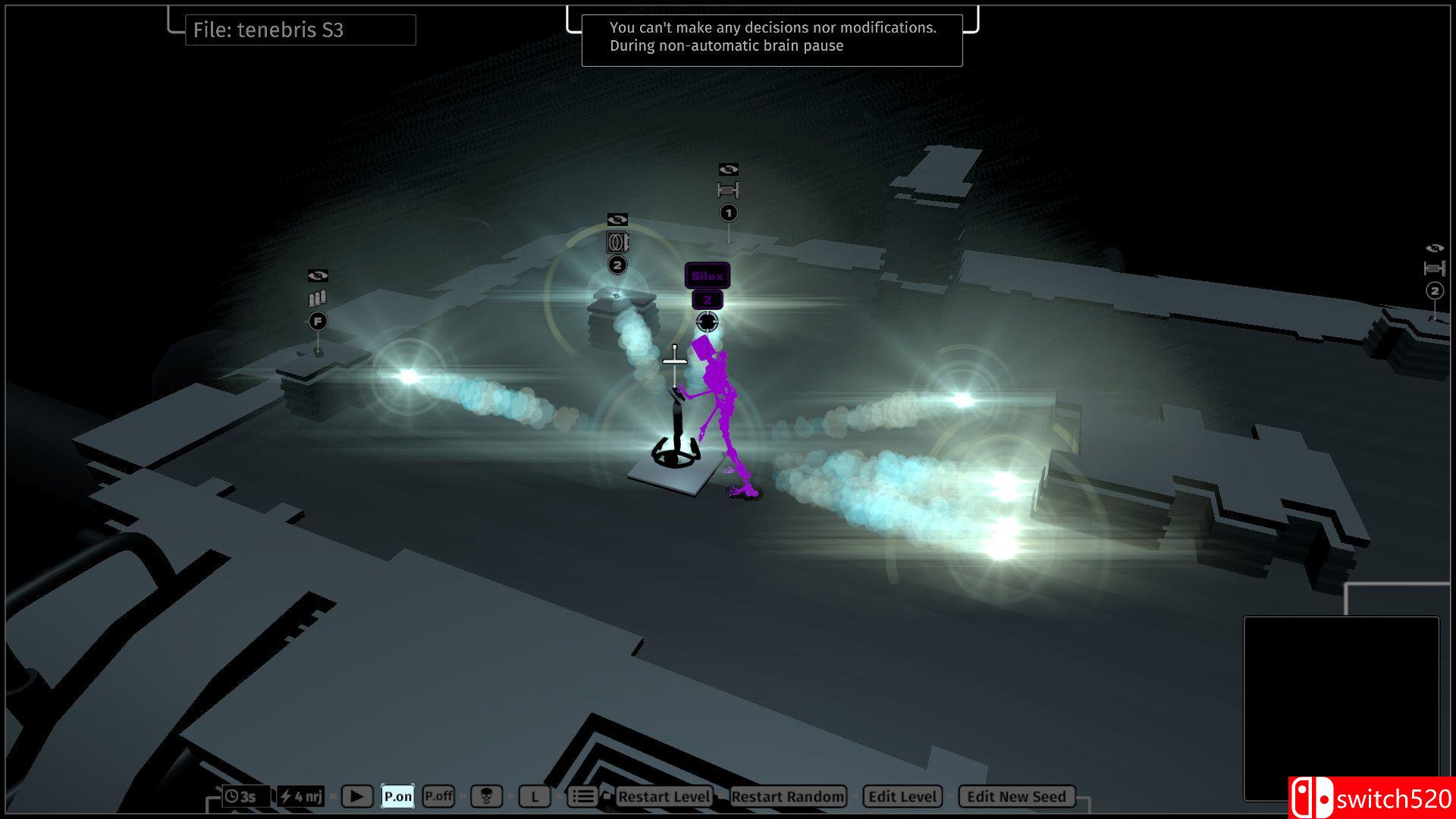Screen dimensions: 1456x819
Task: Open the list icon in bottom toolbar
Action: coord(583,796)
